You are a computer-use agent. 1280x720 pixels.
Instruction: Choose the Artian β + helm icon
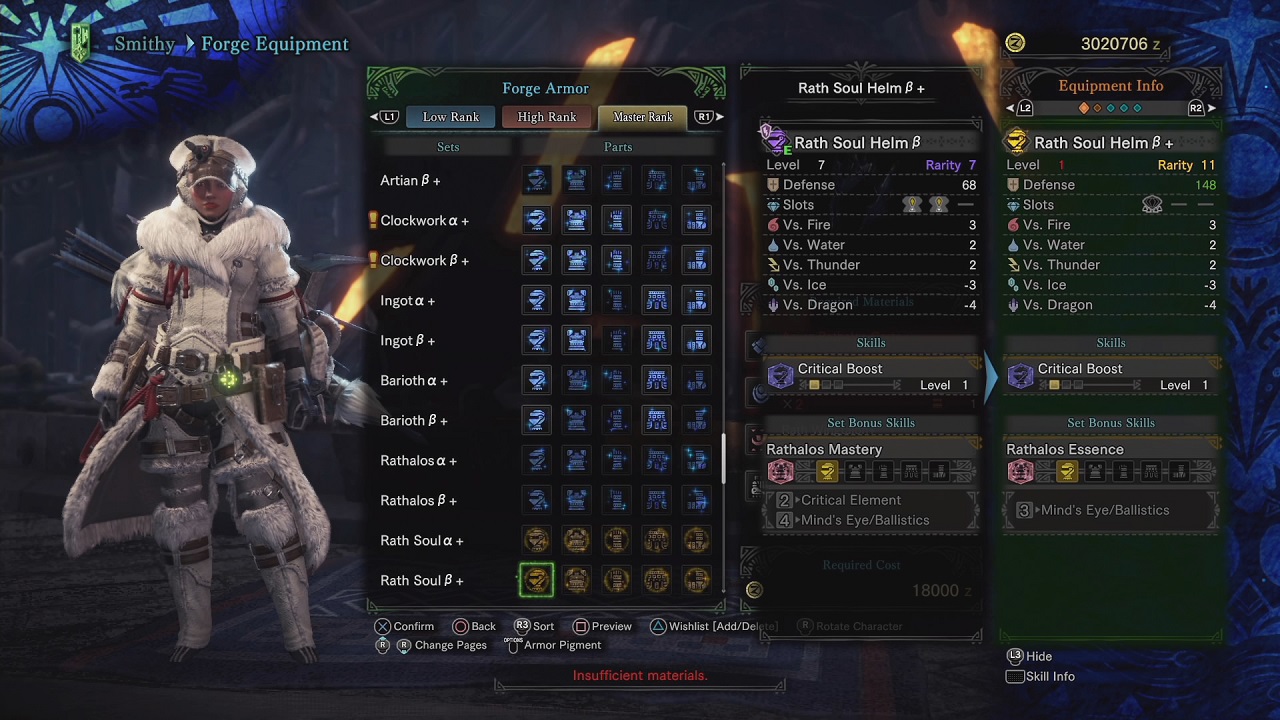536,181
